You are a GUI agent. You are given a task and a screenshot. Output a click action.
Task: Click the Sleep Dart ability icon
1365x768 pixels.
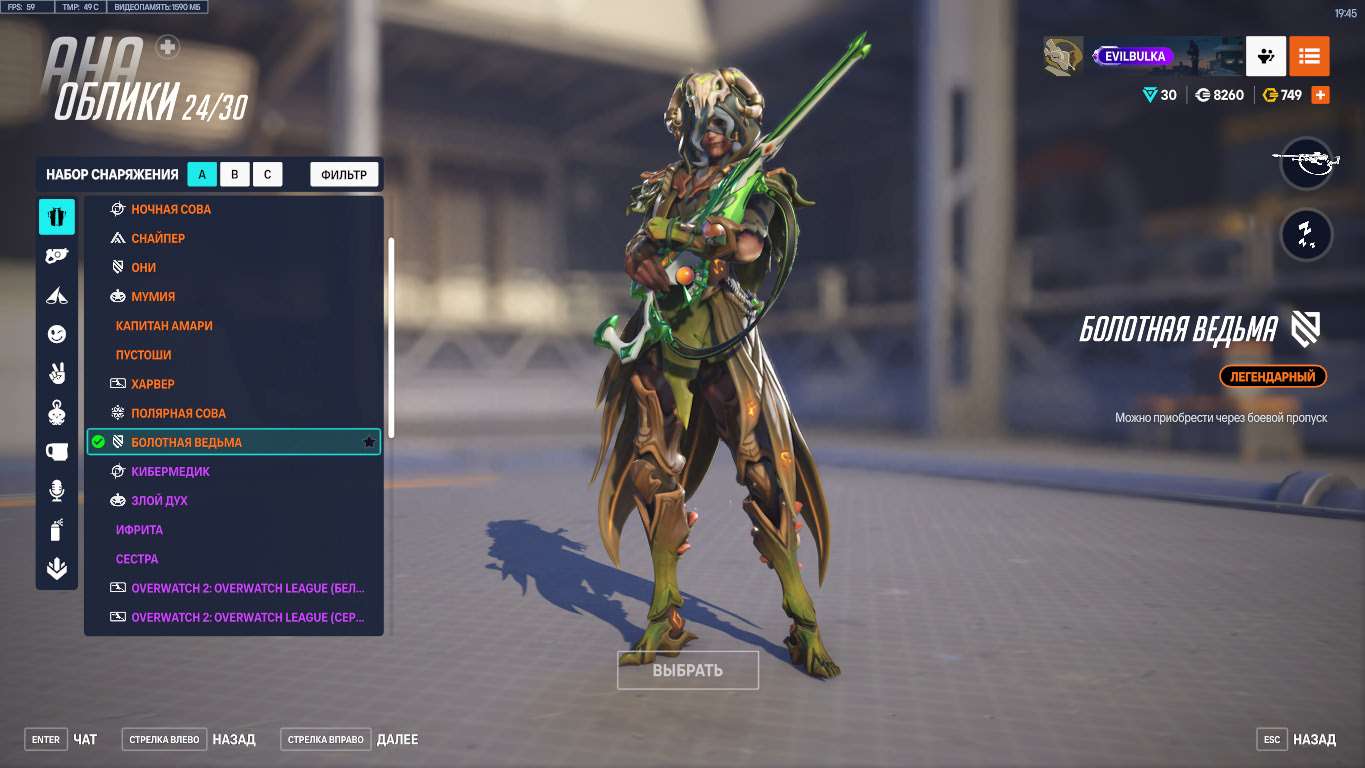(x=1306, y=234)
